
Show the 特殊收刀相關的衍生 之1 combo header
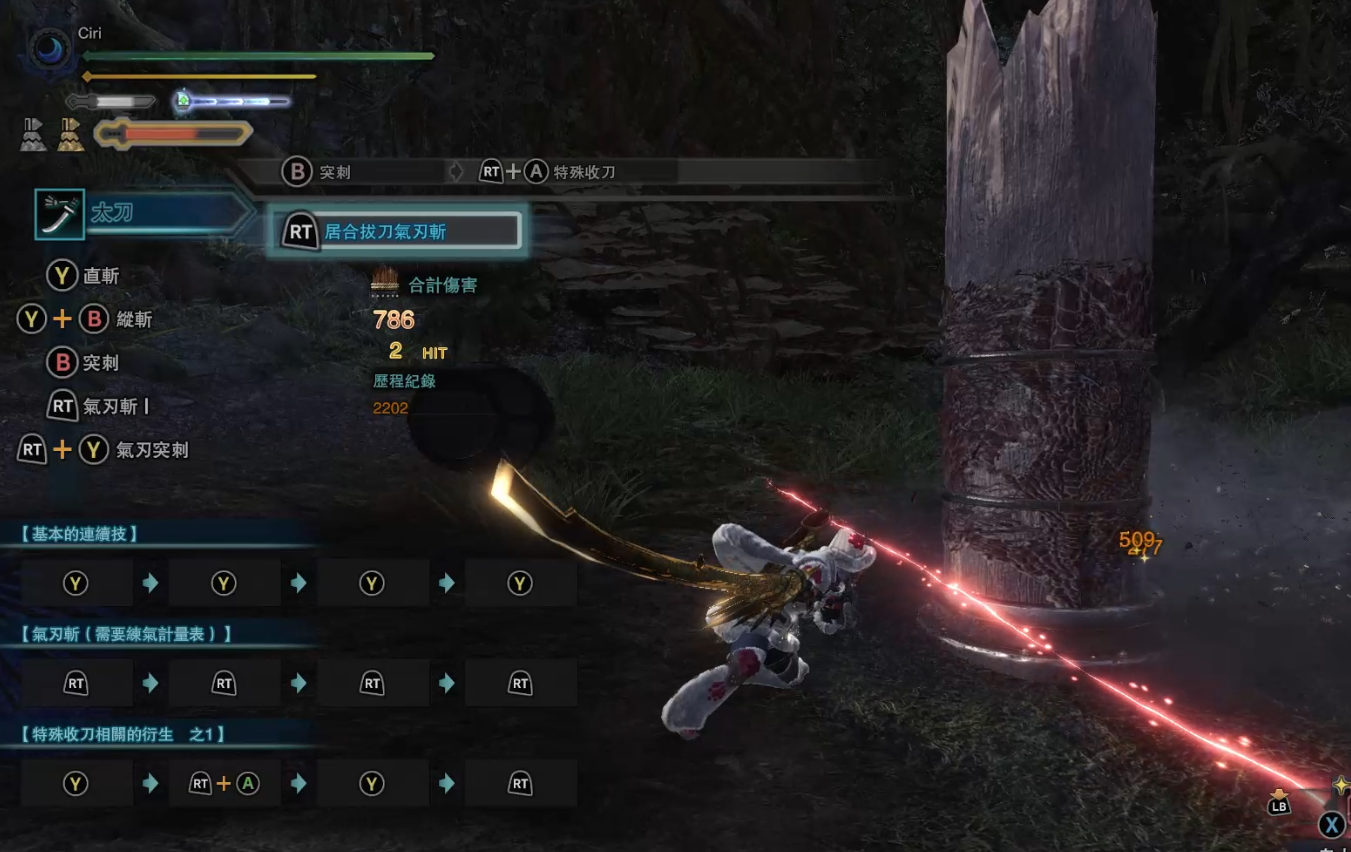point(122,734)
